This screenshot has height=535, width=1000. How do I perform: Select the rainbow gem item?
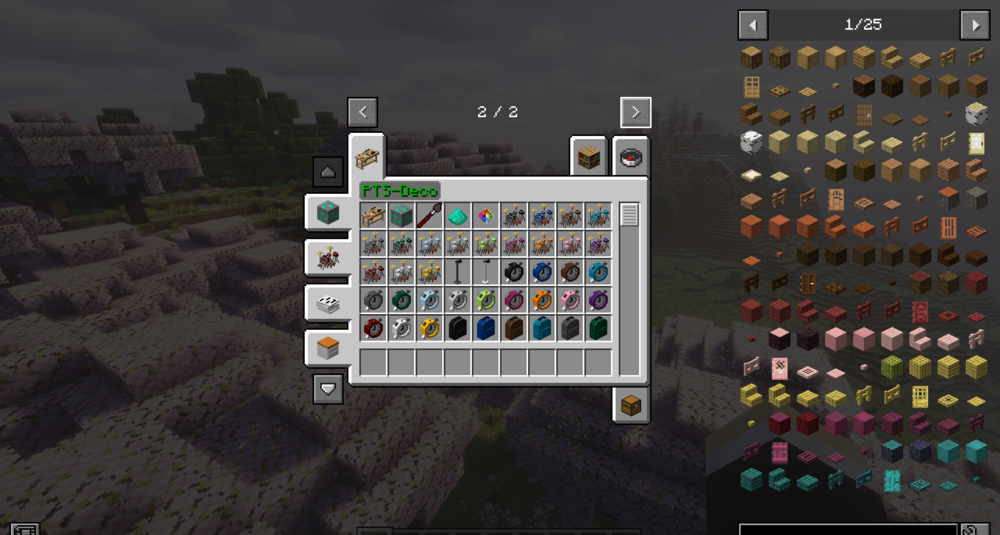click(486, 215)
